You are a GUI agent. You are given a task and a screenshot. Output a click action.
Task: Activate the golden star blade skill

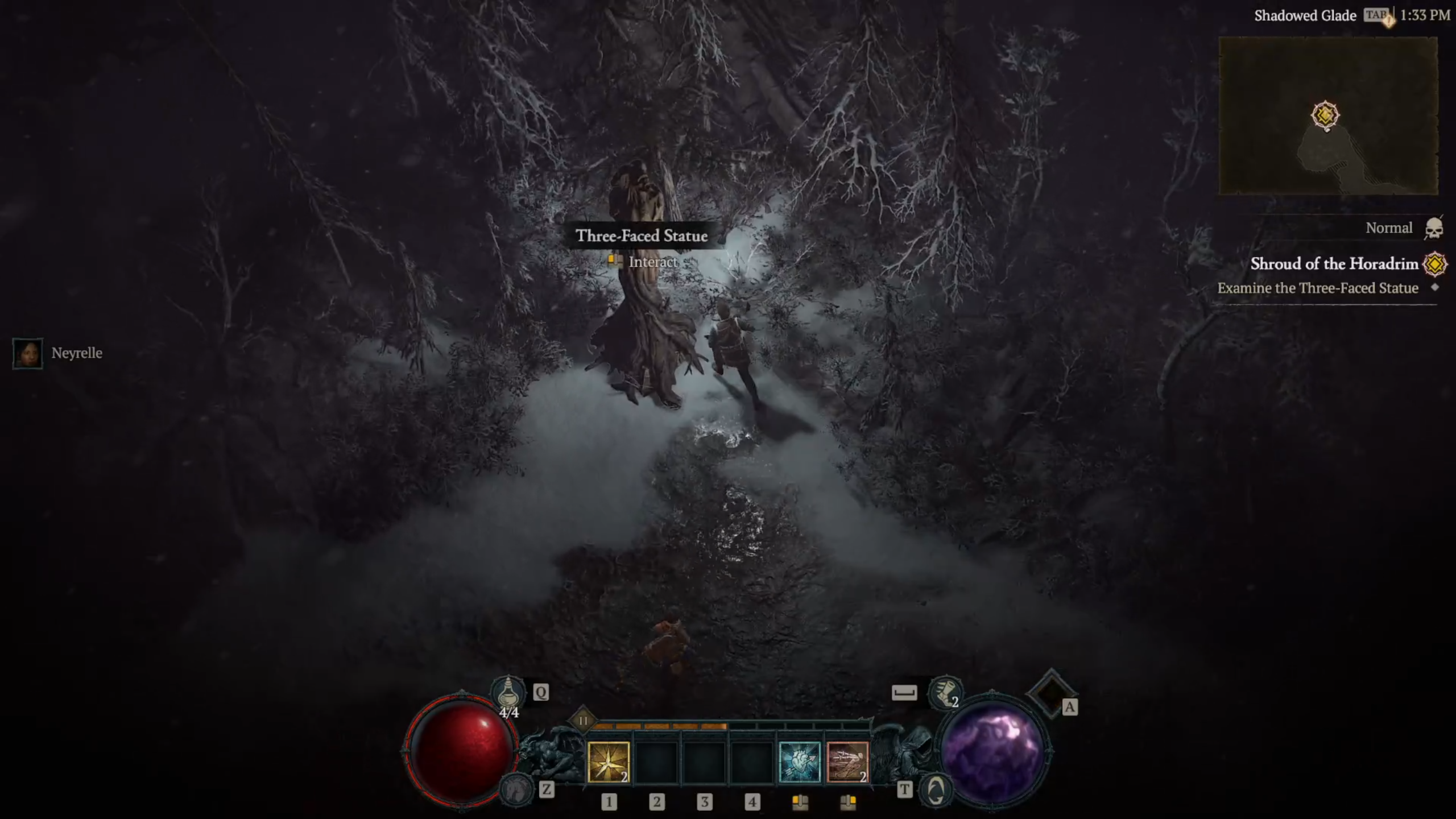pos(608,762)
